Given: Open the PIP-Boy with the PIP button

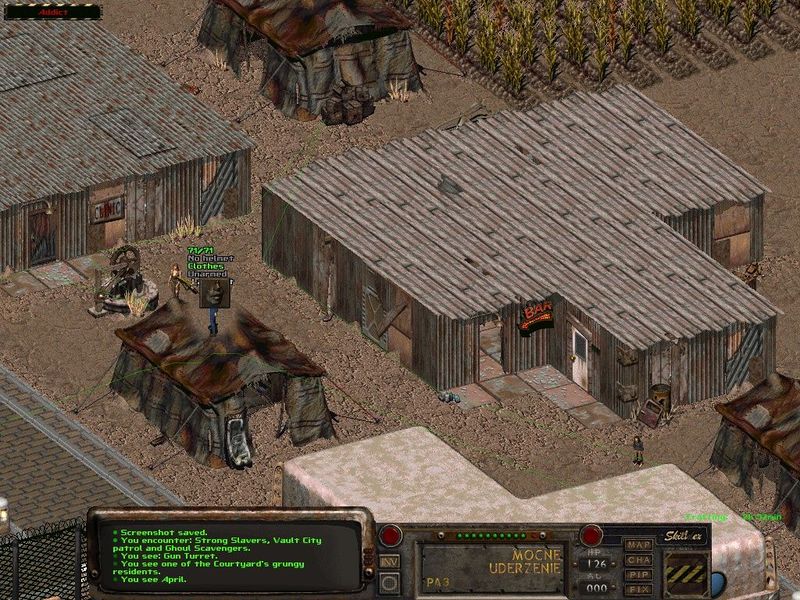Looking at the screenshot, I should 638,575.
